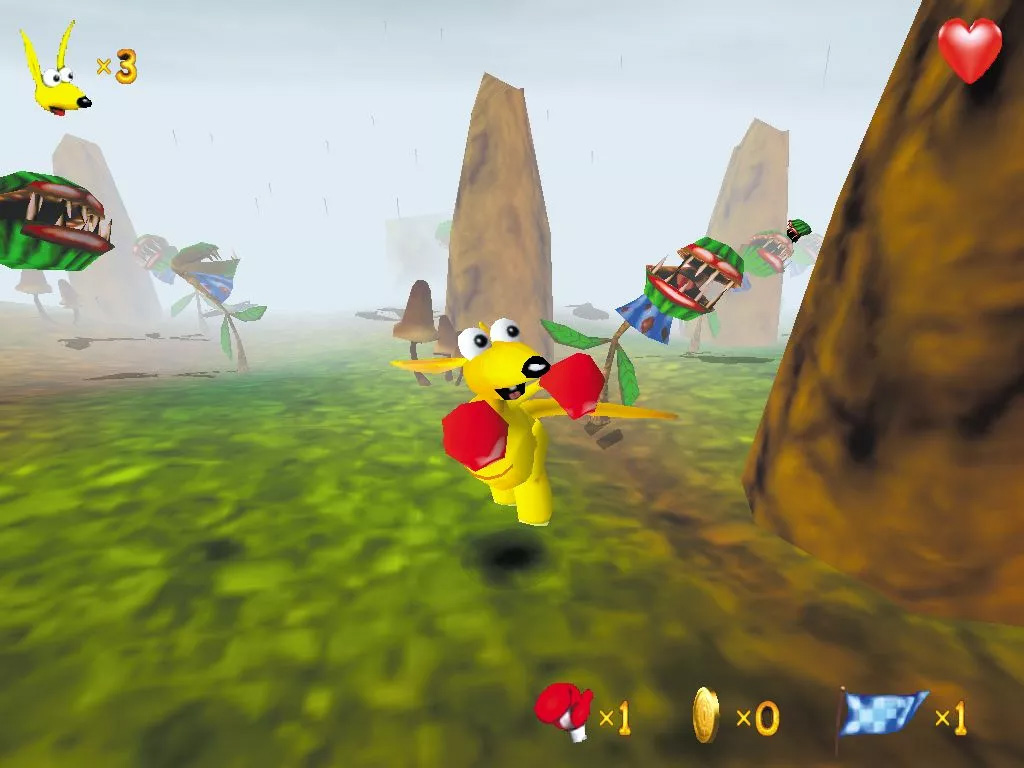Select the gold coin counter icon

point(706,715)
